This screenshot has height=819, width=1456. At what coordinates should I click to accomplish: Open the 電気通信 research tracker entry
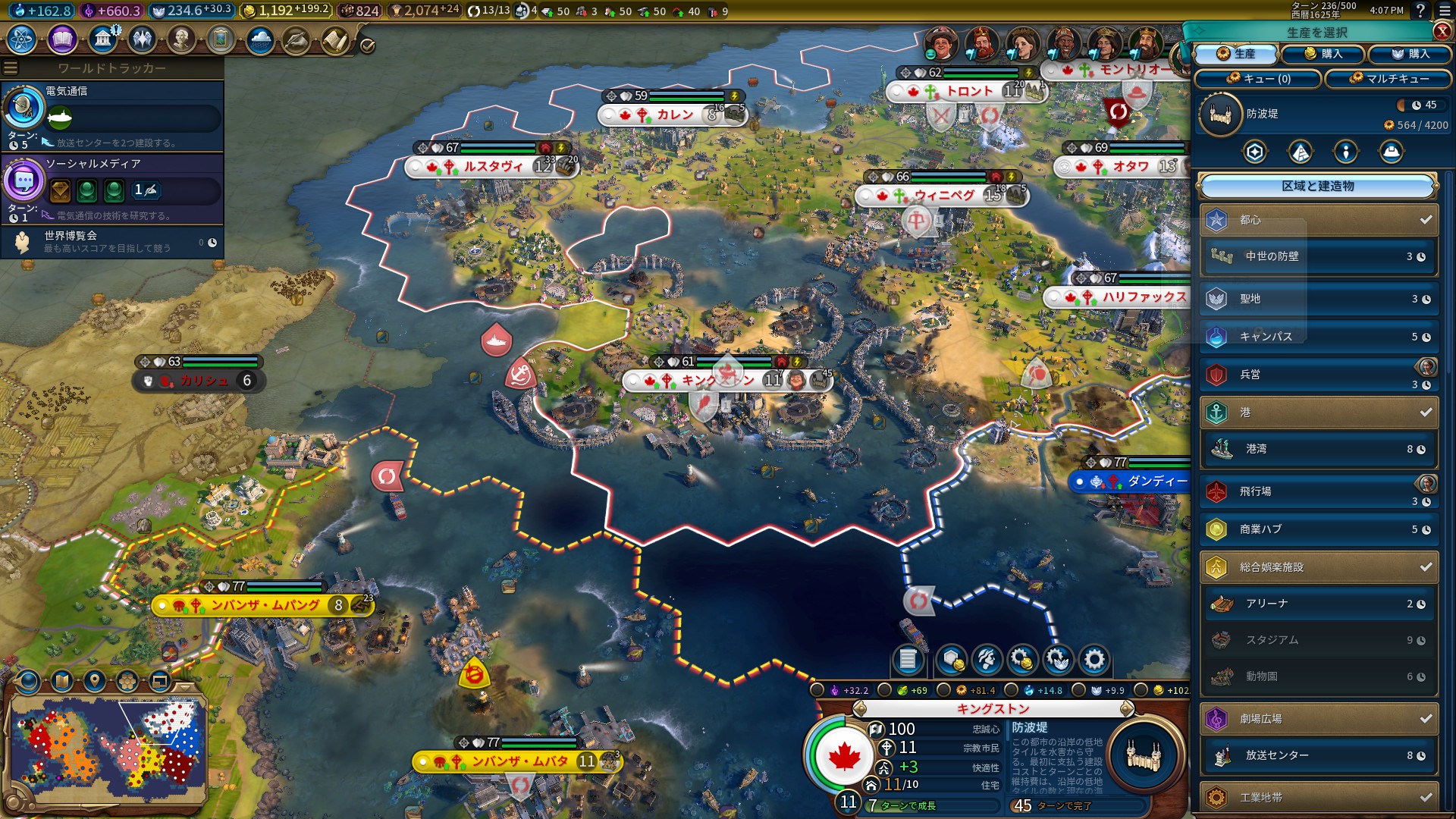click(x=112, y=115)
